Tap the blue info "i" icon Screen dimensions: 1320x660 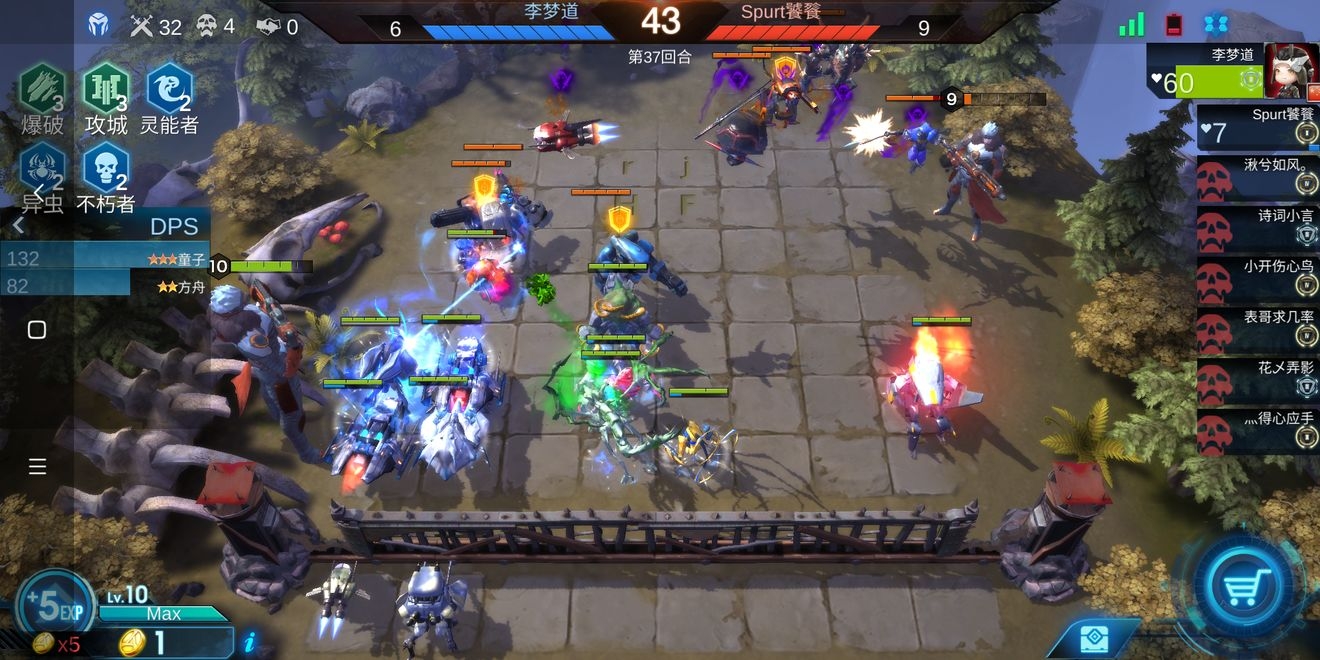(x=249, y=642)
